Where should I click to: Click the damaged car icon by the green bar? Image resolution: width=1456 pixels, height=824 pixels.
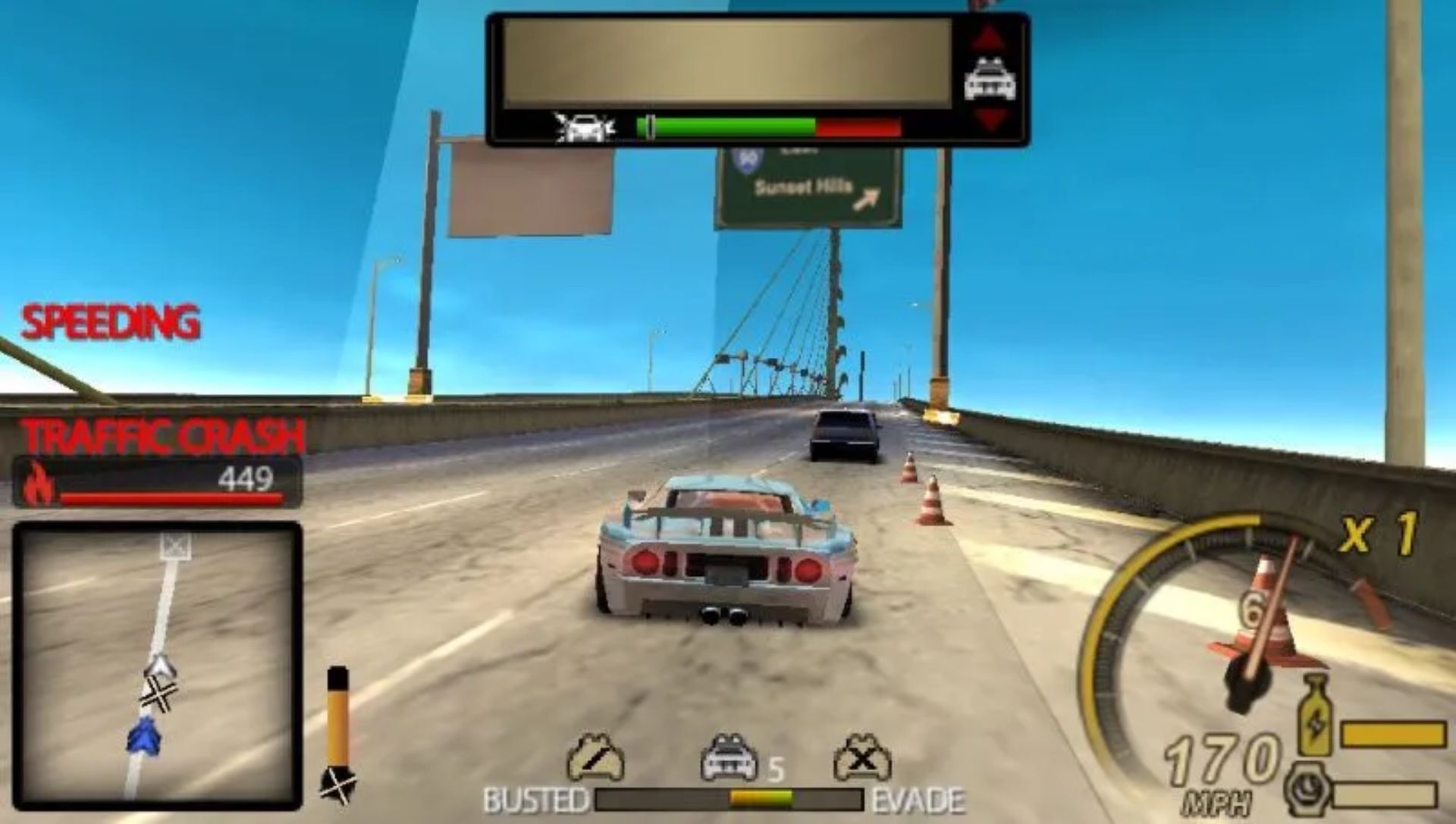click(583, 128)
